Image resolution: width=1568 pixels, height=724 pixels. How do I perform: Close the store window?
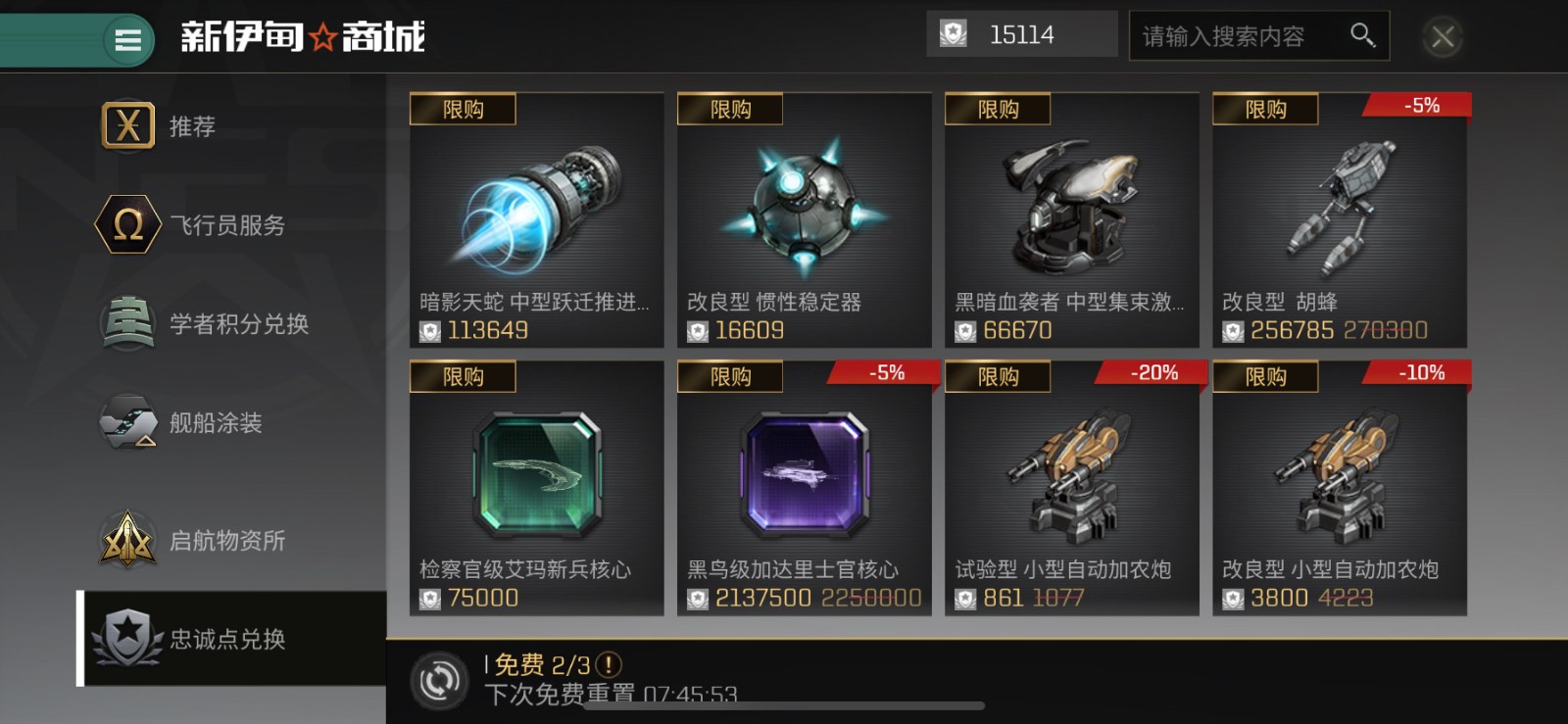pyautogui.click(x=1443, y=37)
